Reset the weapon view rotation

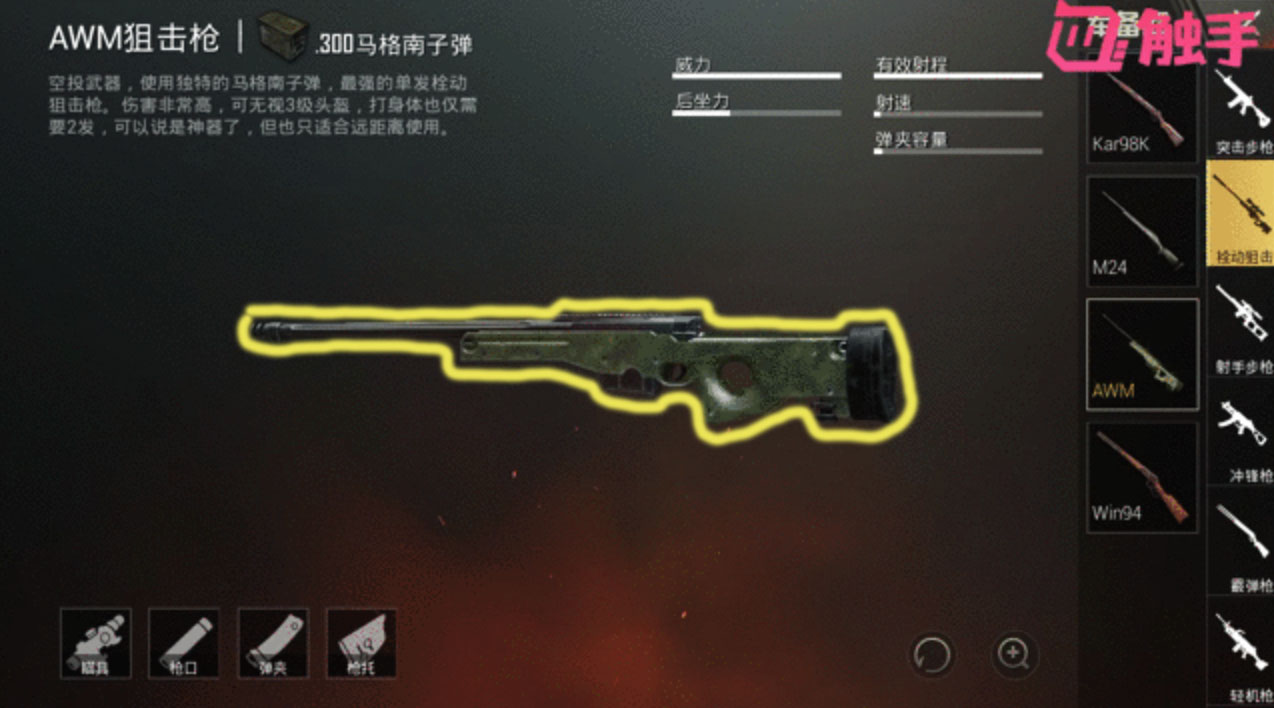tap(932, 656)
